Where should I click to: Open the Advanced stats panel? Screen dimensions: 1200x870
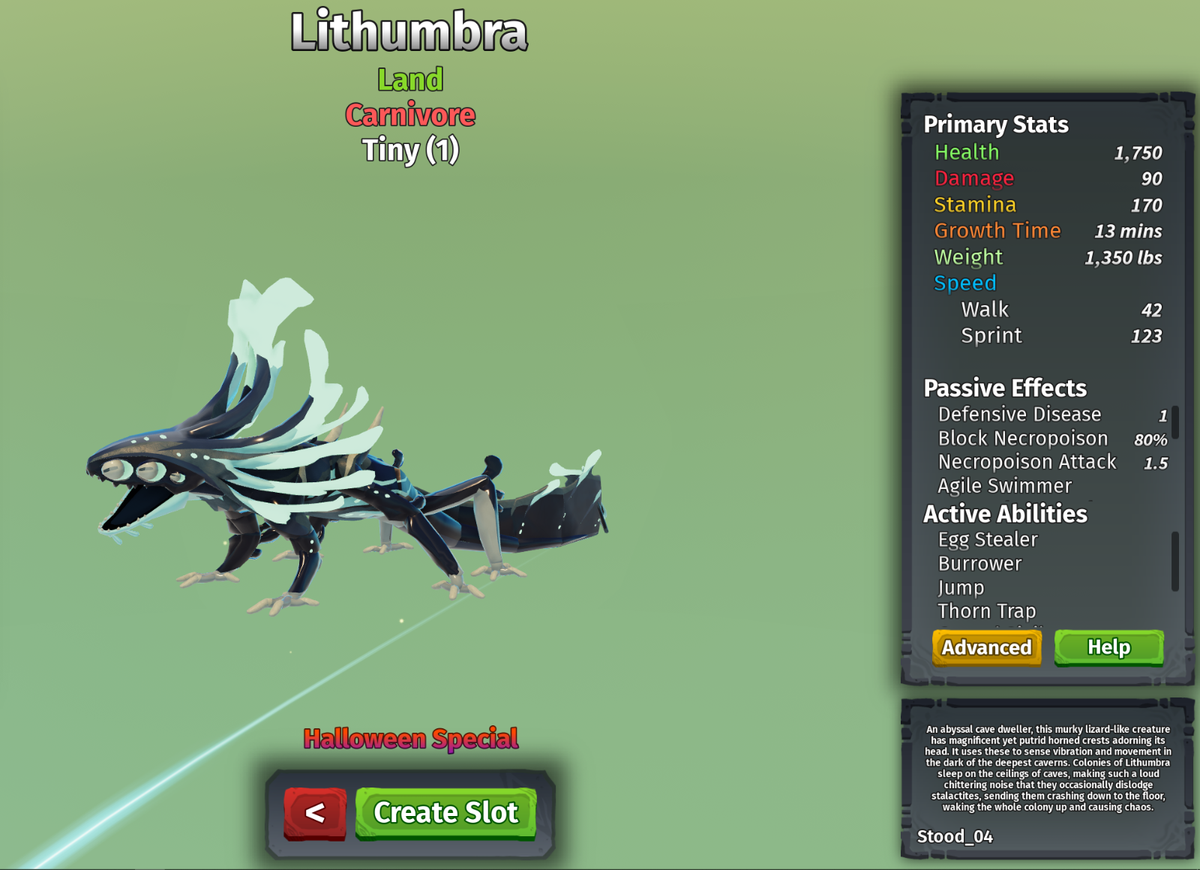(x=986, y=647)
